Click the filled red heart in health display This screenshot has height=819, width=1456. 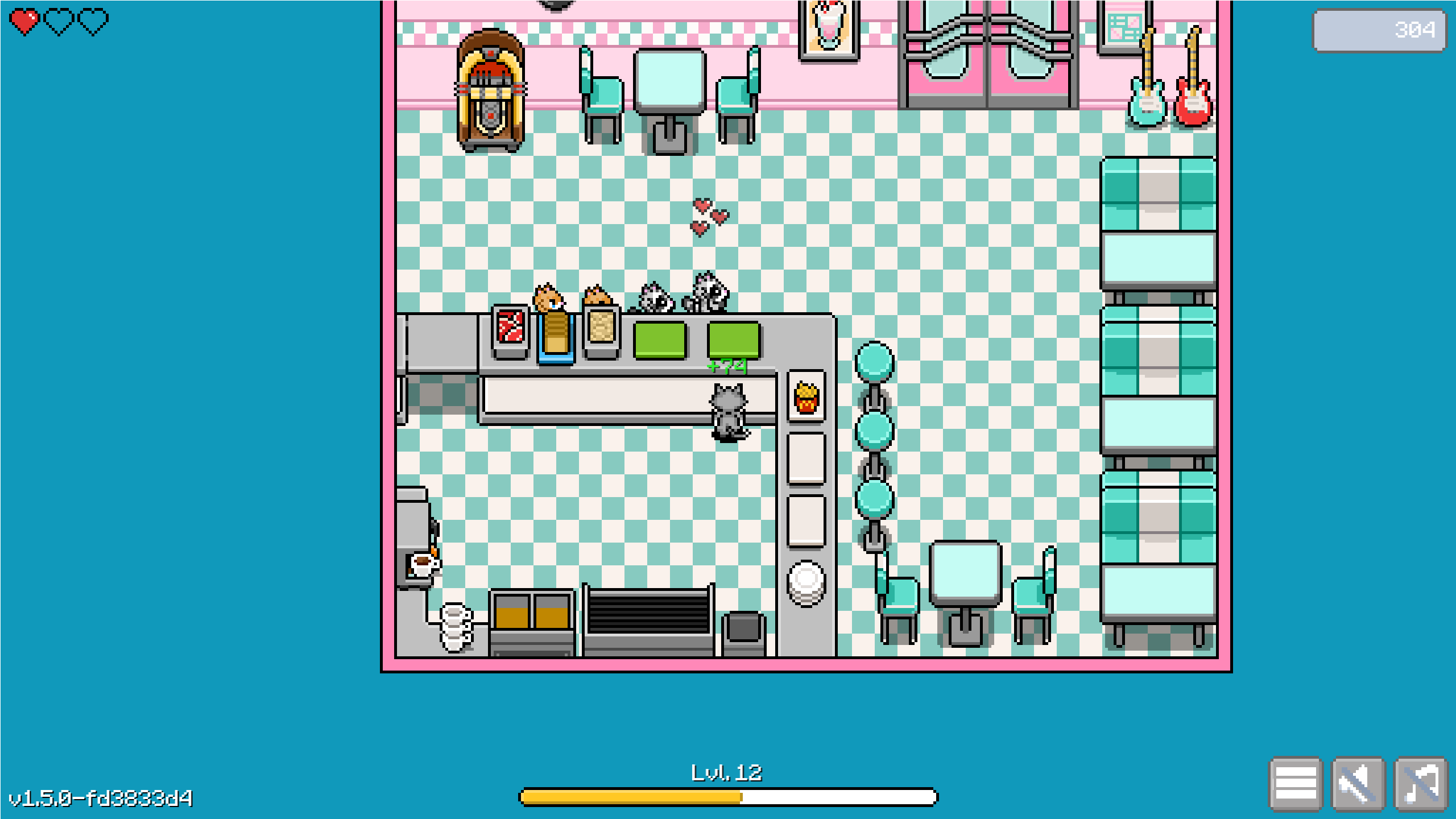(24, 22)
